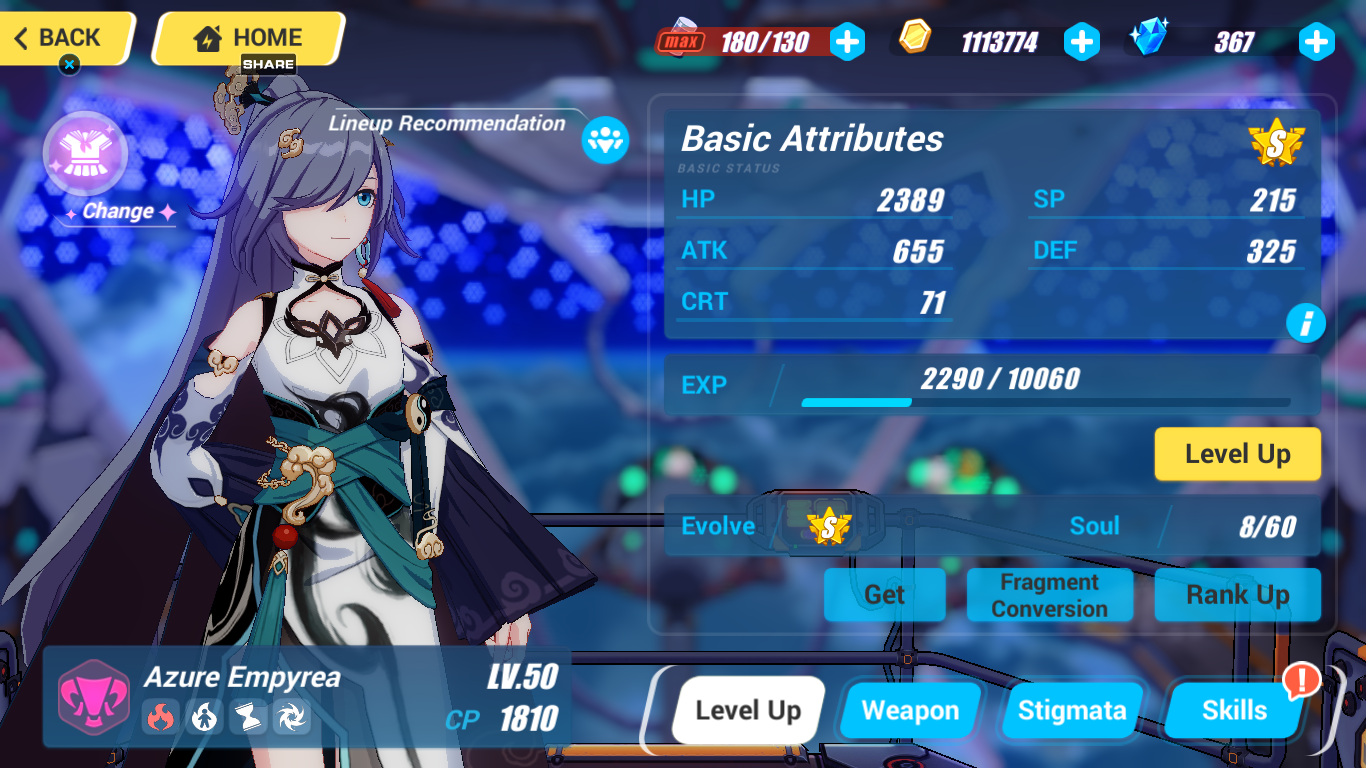Open Lineup Recommendation via the paw icon
1366x768 pixels.
tap(604, 141)
